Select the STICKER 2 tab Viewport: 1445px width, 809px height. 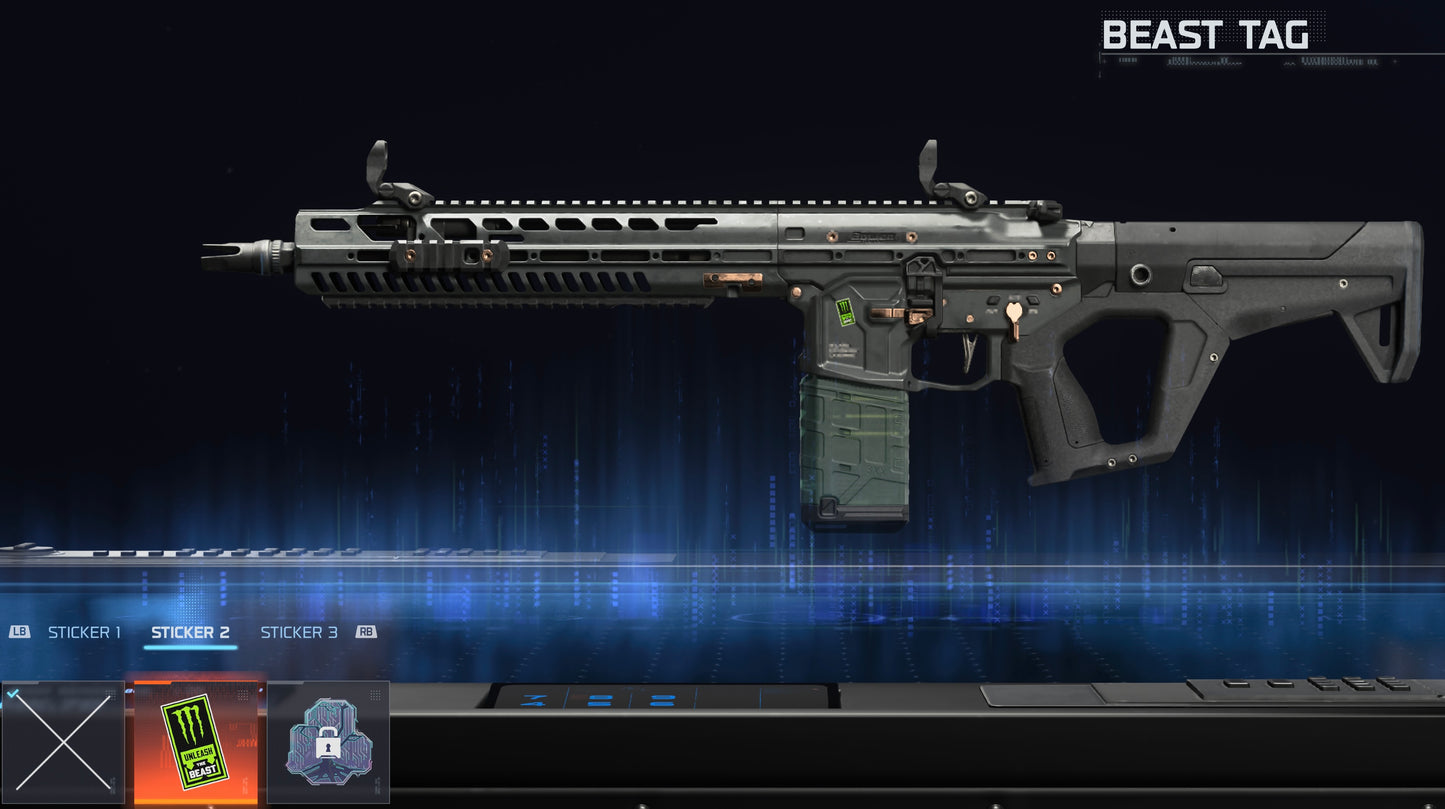pyautogui.click(x=190, y=632)
